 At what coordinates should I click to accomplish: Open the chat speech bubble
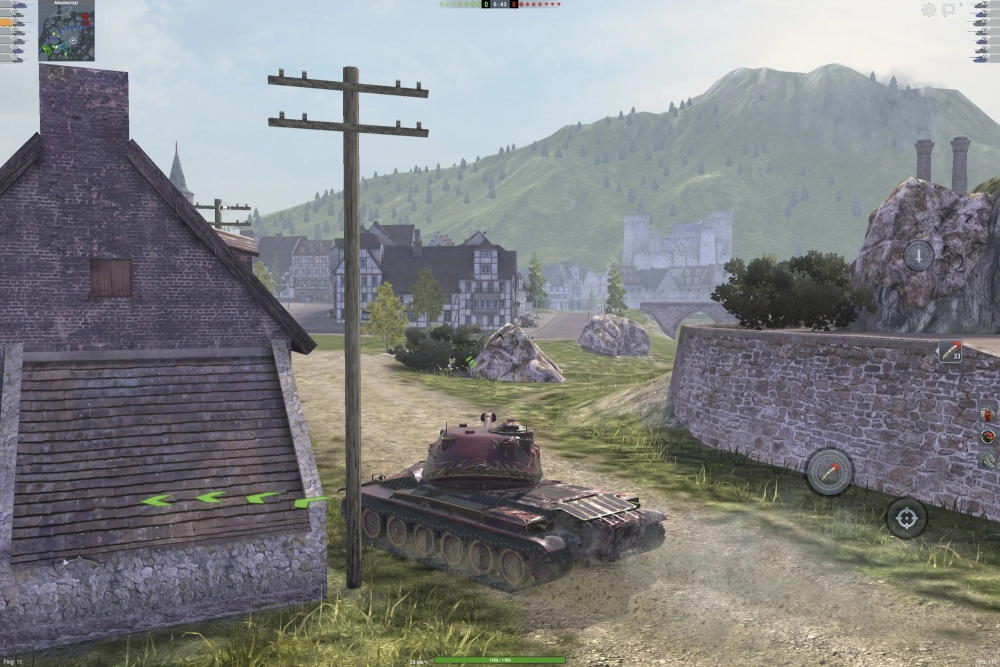tap(950, 10)
